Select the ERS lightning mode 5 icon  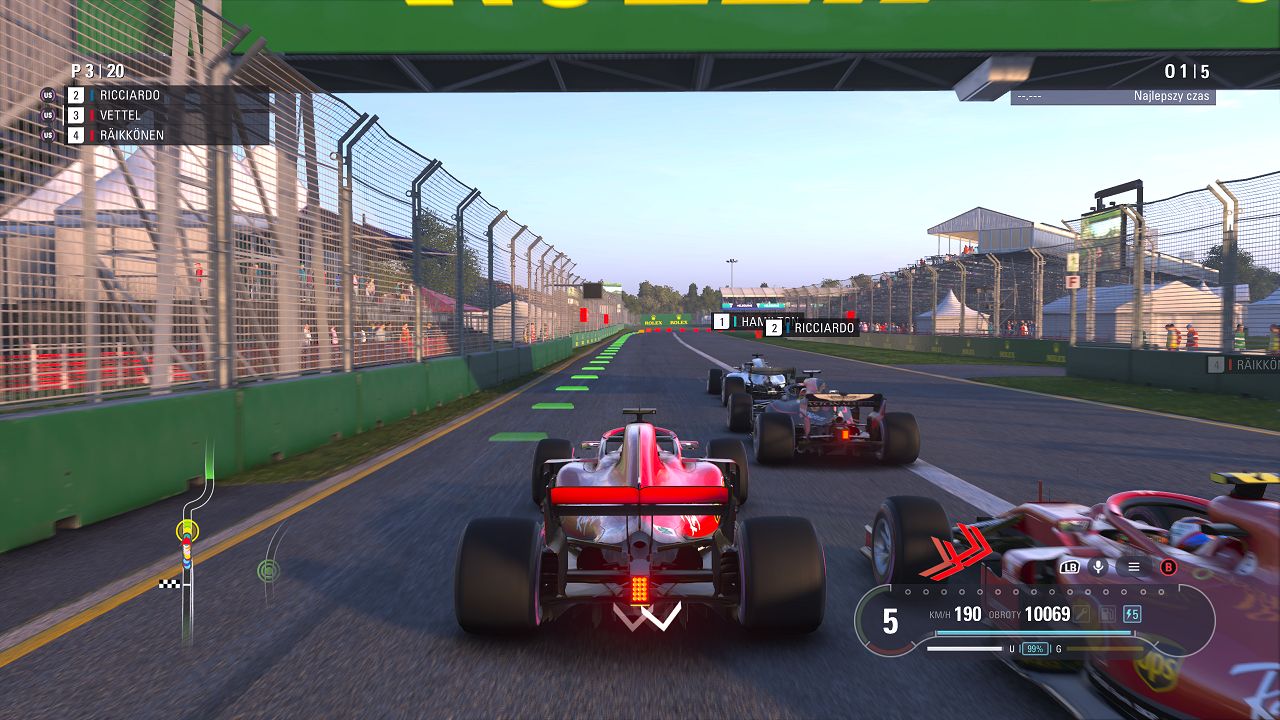pos(1132,614)
